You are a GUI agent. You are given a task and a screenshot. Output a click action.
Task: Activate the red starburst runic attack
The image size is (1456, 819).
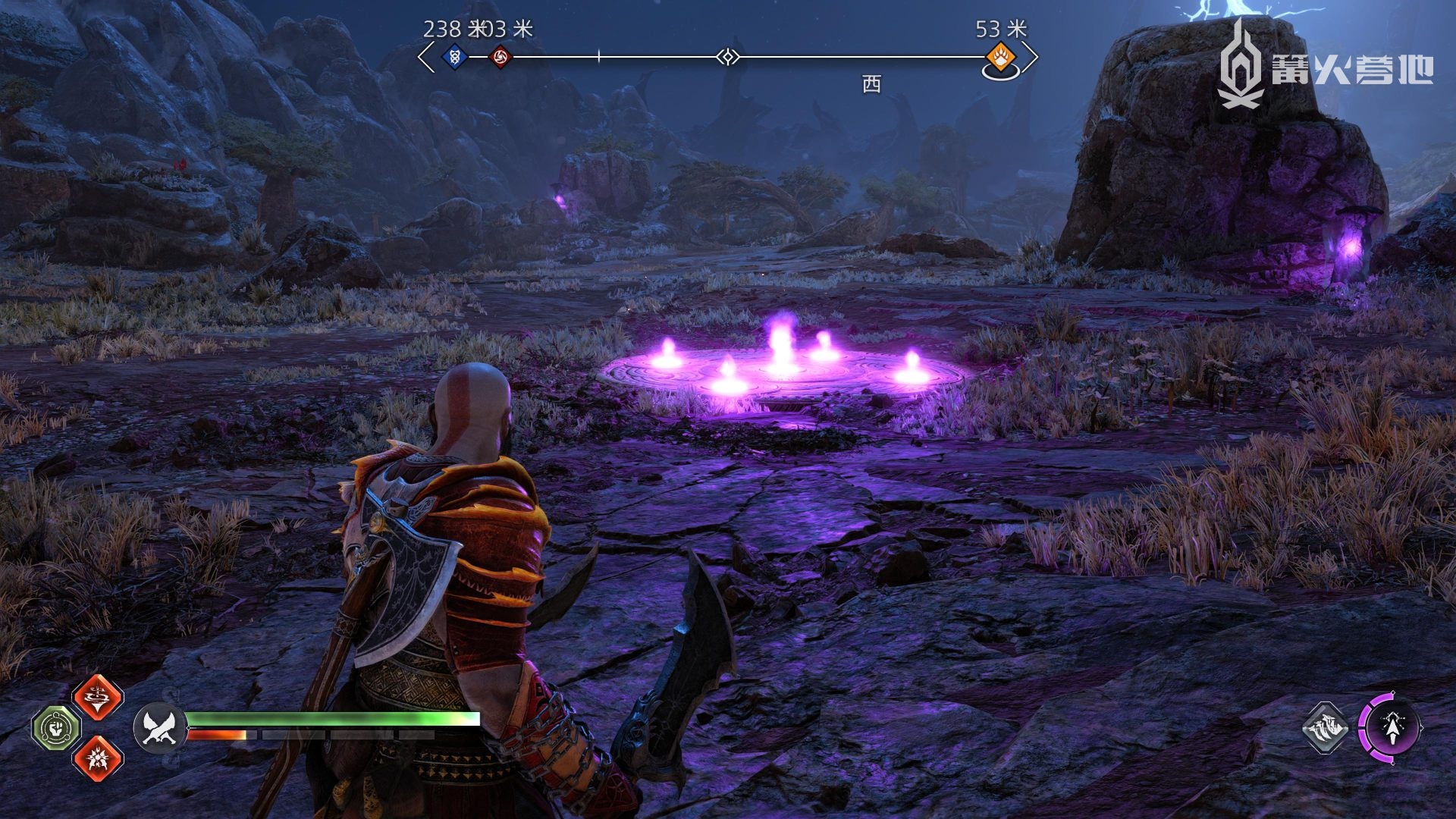98,757
